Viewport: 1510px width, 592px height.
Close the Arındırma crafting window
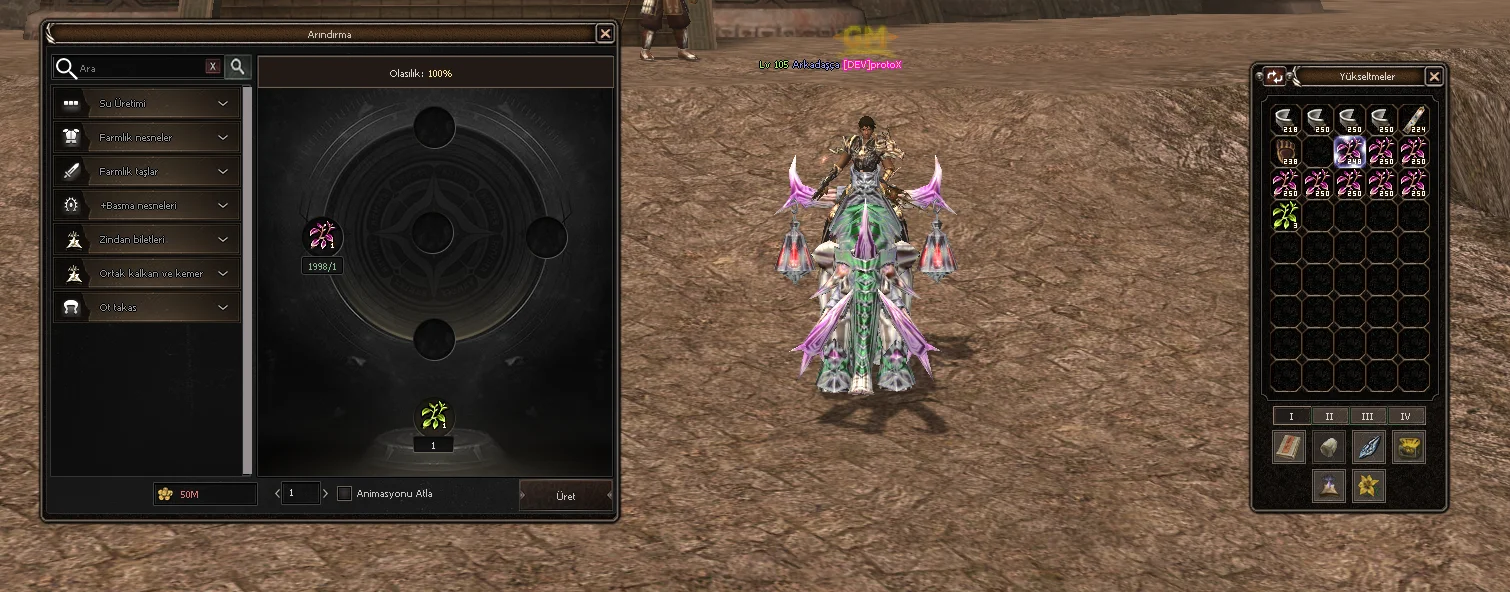point(605,34)
